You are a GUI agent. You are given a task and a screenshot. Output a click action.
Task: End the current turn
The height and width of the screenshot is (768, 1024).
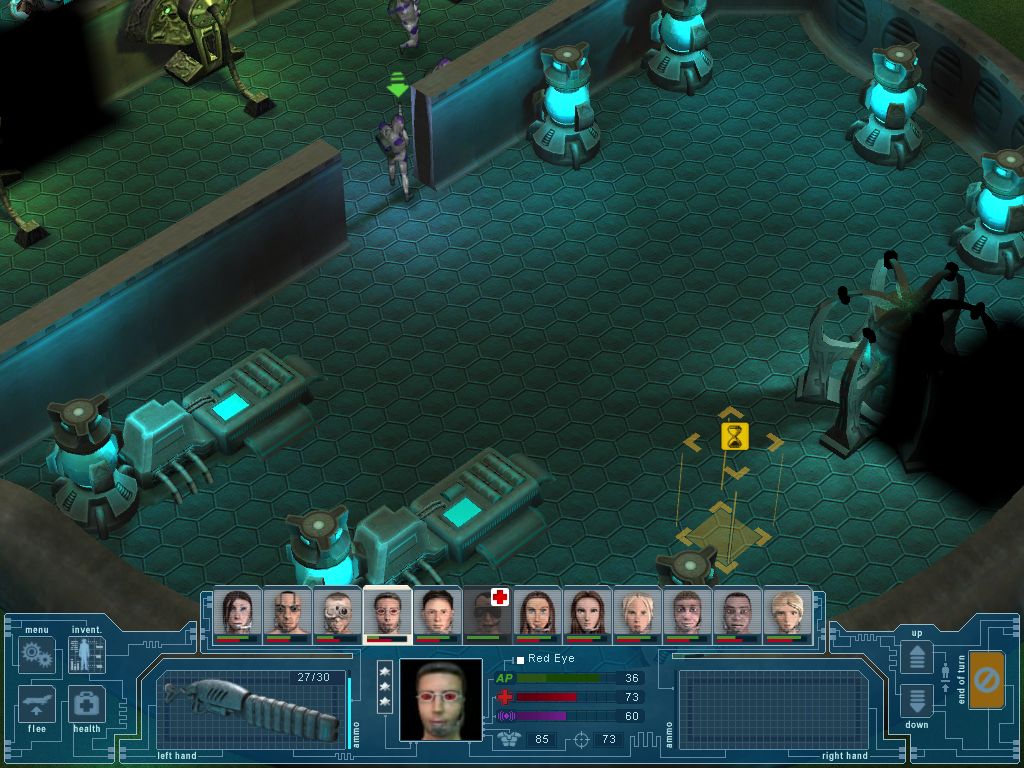tap(986, 680)
